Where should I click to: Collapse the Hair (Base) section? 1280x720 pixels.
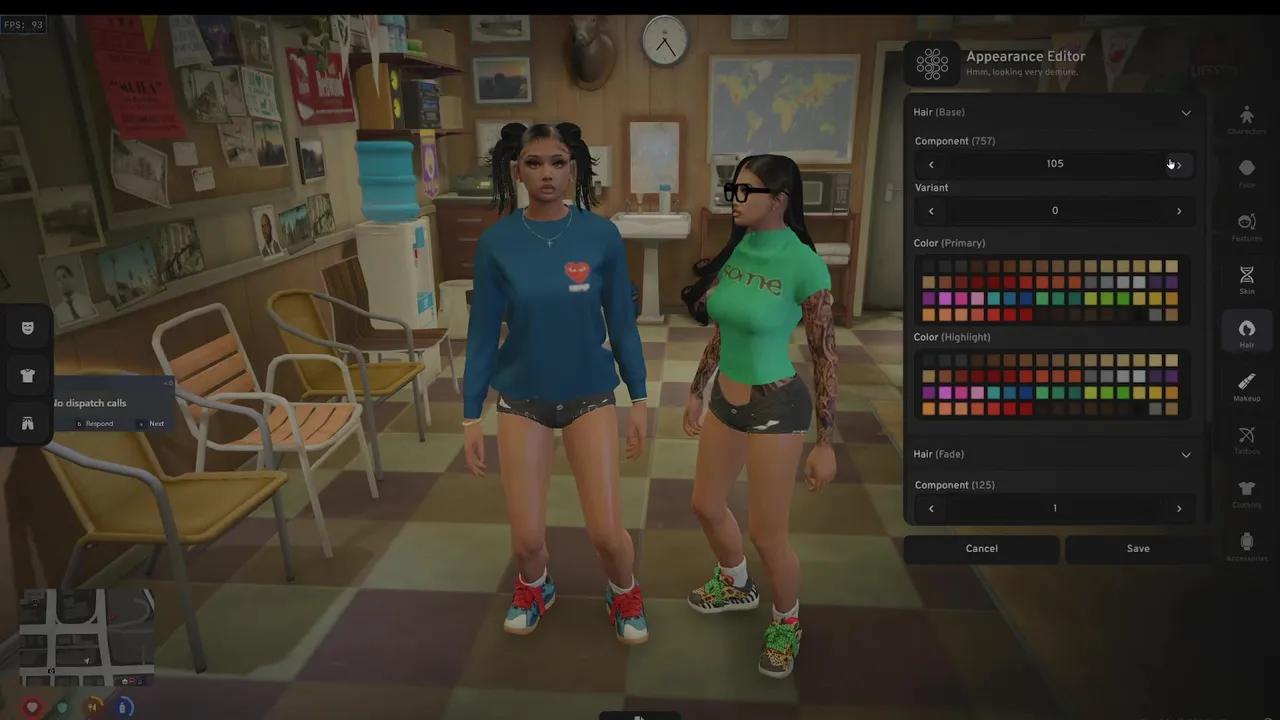(x=1186, y=112)
